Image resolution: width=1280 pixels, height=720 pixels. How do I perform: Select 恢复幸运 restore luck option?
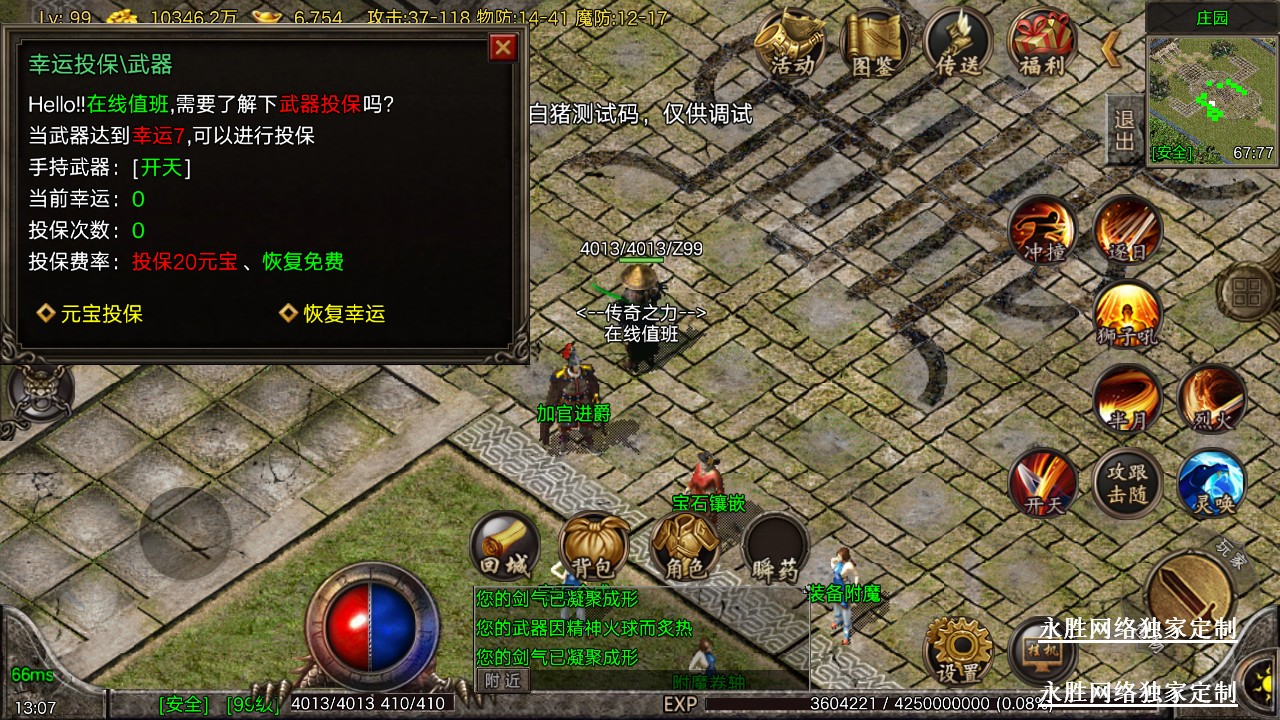(x=332, y=314)
